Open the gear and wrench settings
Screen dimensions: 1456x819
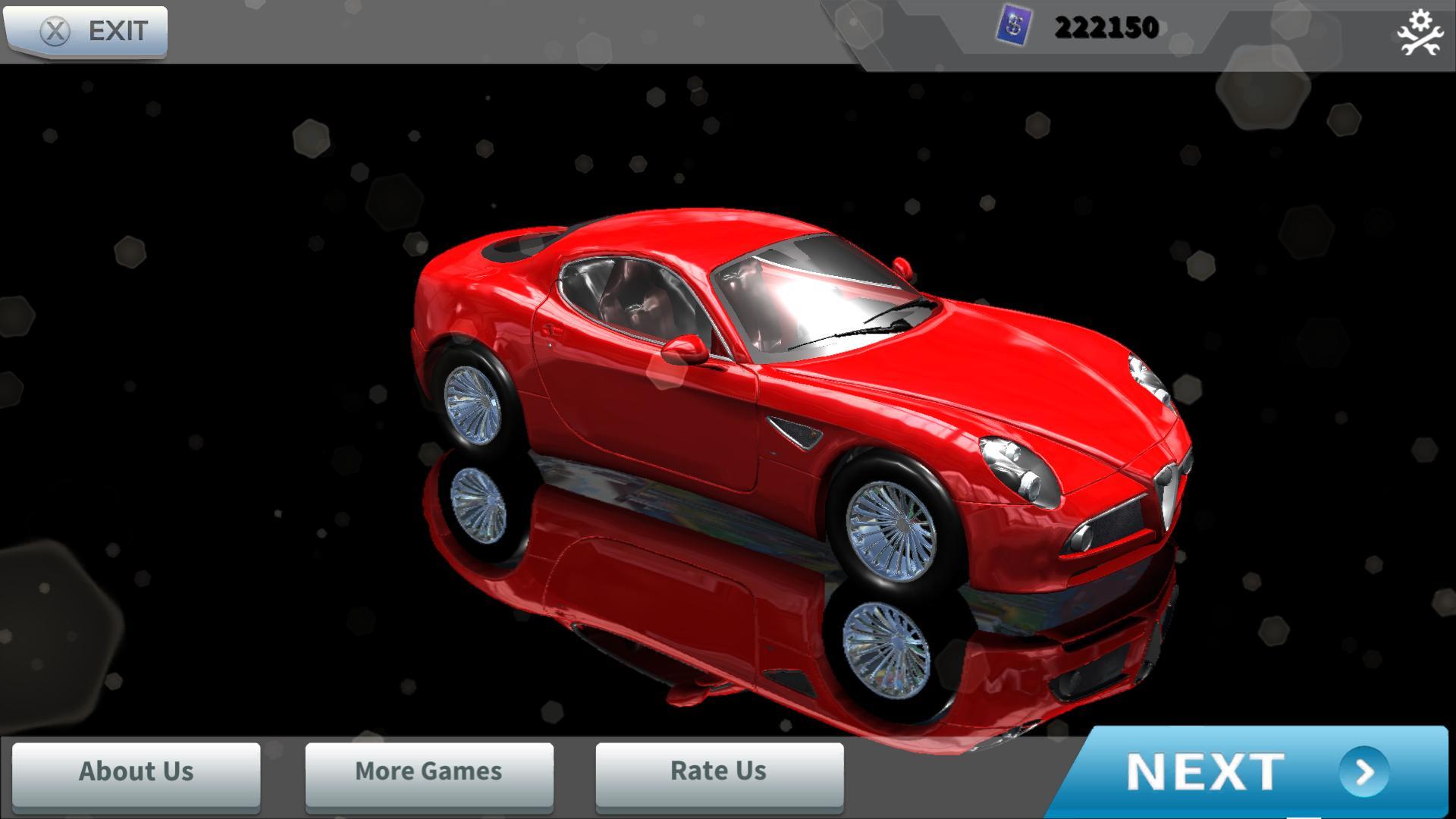(x=1419, y=33)
